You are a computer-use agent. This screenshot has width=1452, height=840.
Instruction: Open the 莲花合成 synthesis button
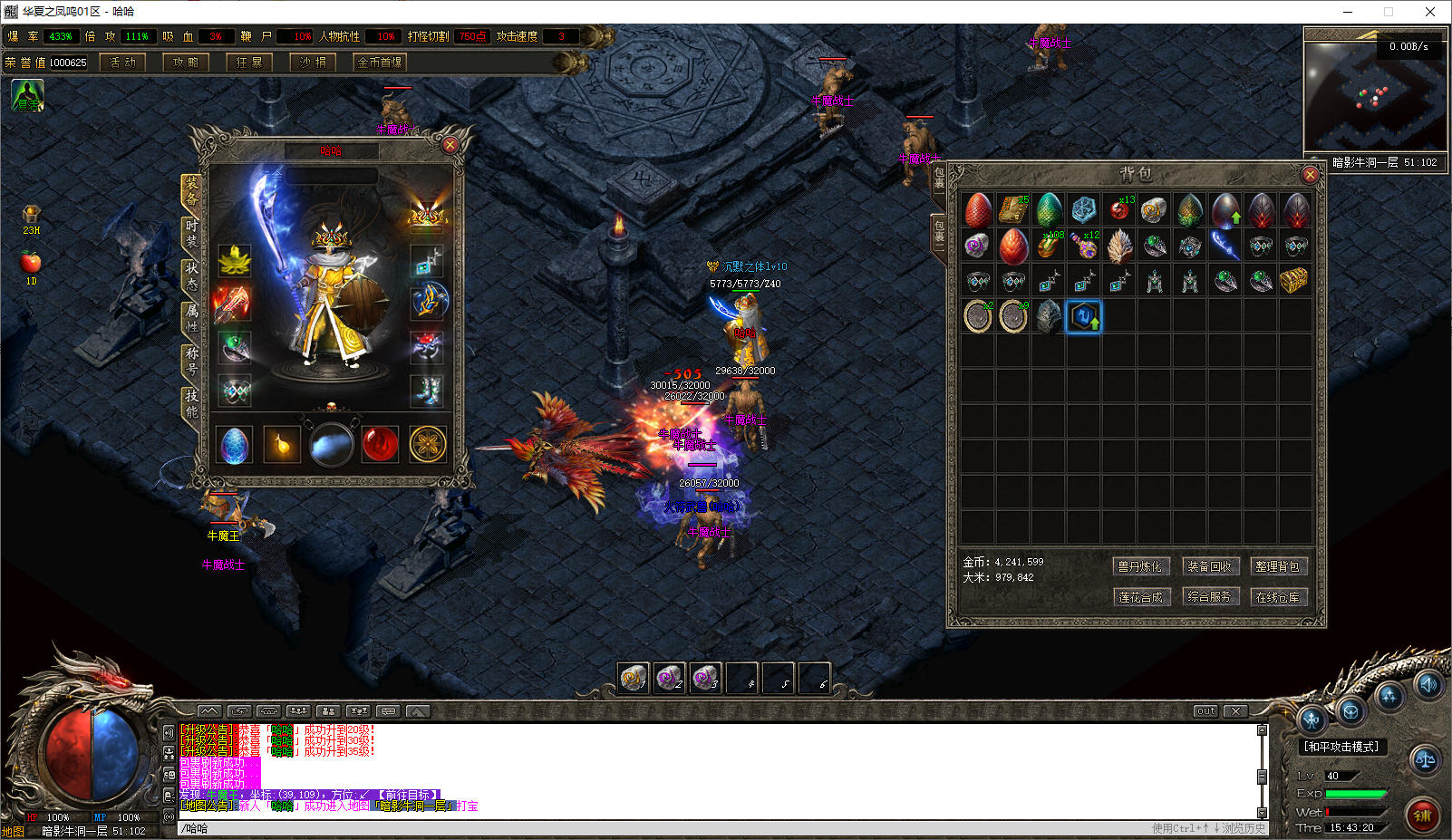point(1140,597)
